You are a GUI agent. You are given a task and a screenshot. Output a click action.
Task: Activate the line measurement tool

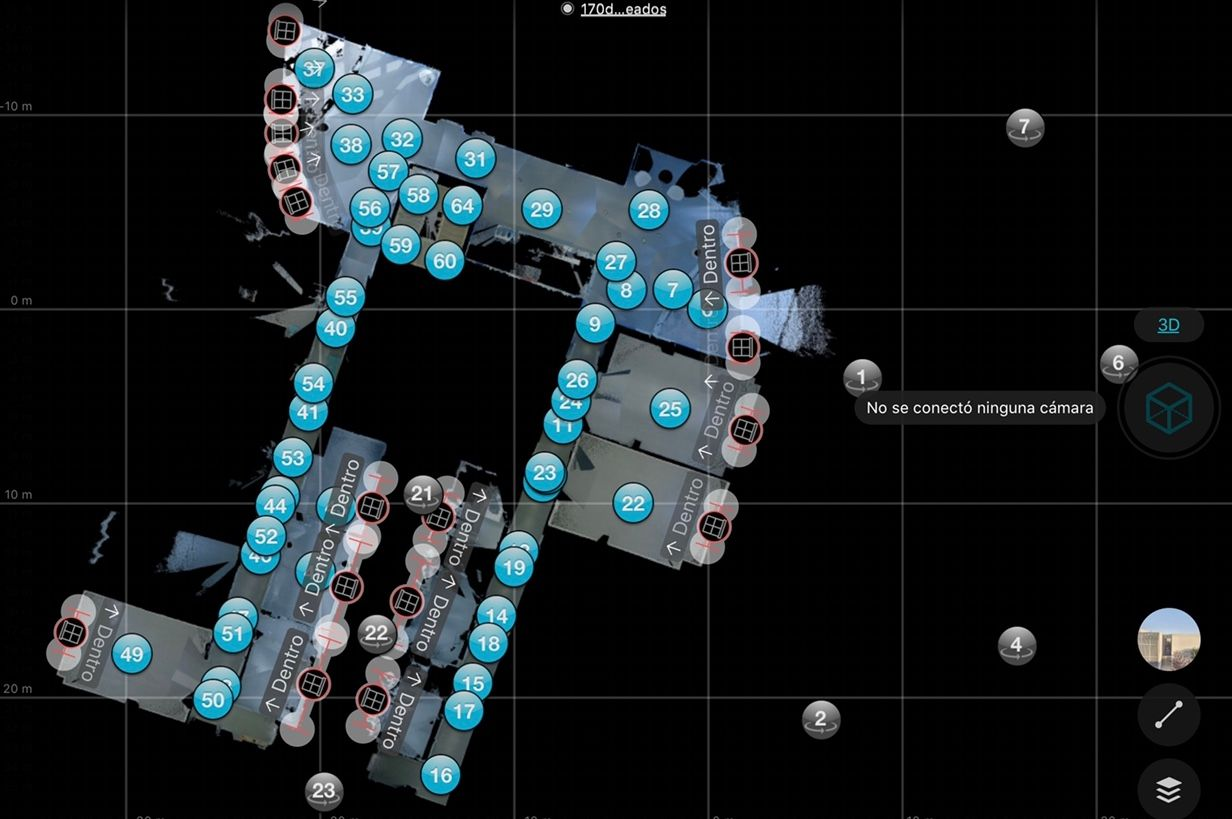pos(1168,715)
